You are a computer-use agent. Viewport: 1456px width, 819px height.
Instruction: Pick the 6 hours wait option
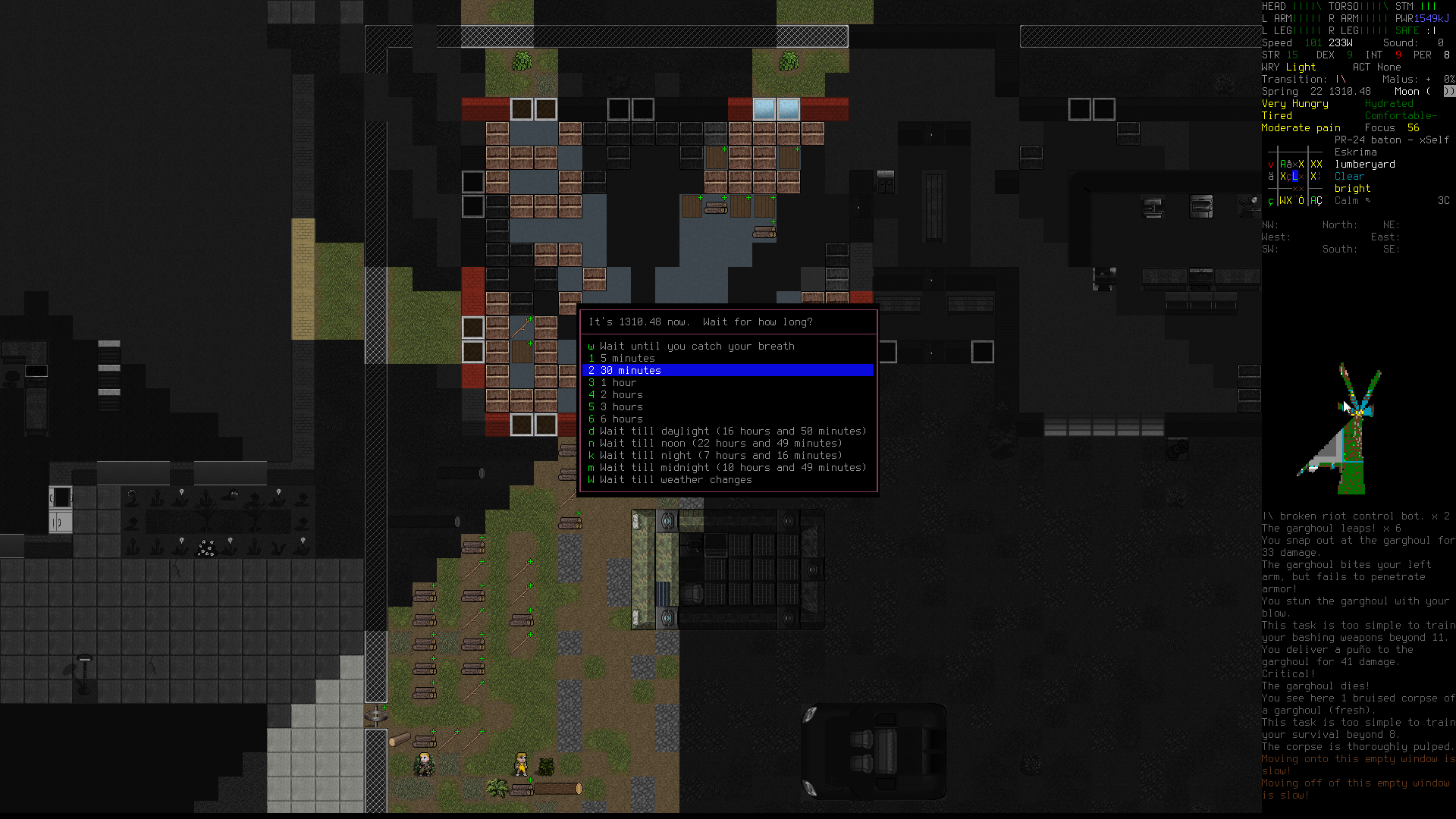[x=621, y=419]
